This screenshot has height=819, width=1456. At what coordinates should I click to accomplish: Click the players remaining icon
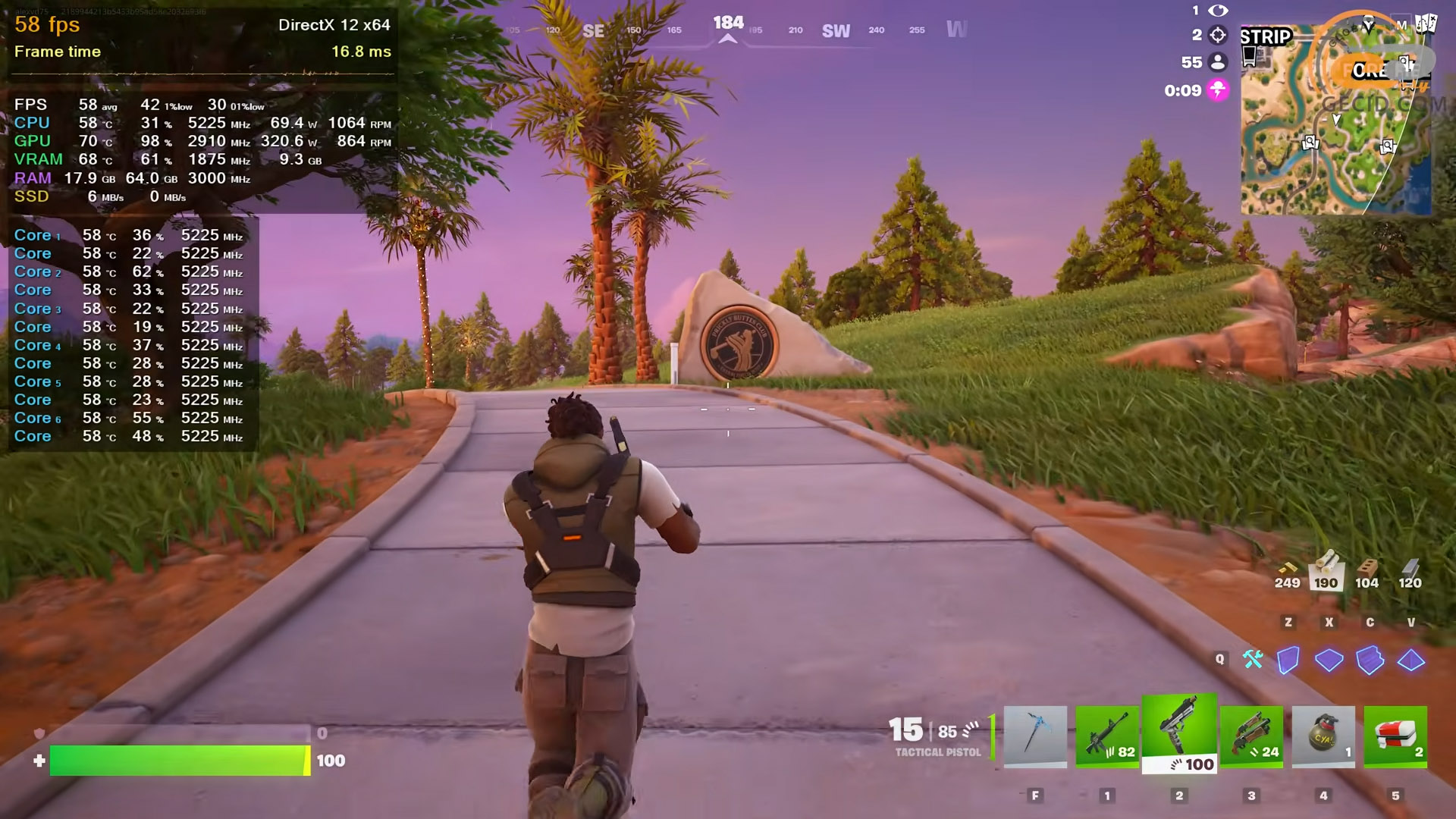click(1218, 62)
